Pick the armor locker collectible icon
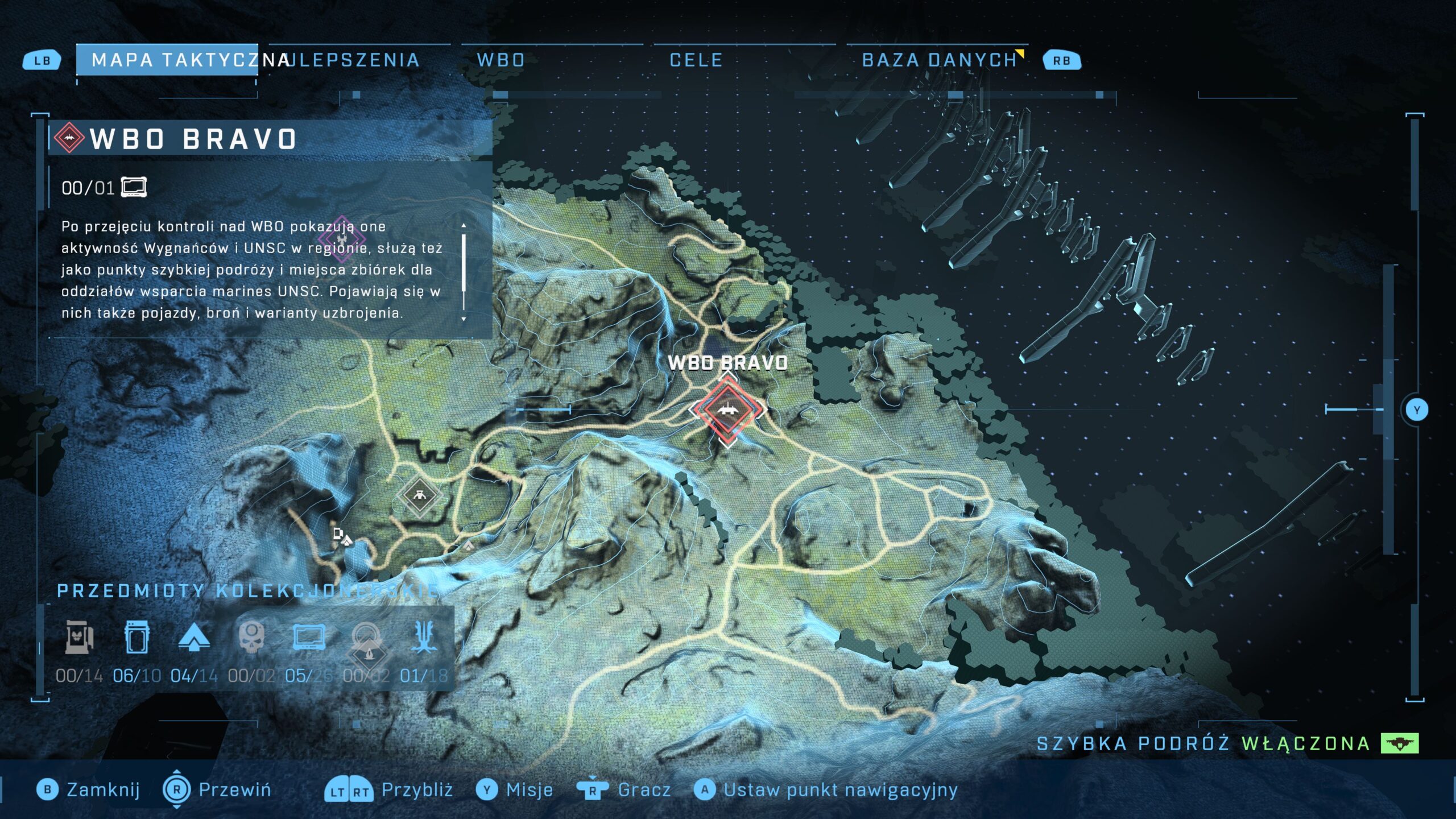The image size is (1456, 819). (x=136, y=637)
